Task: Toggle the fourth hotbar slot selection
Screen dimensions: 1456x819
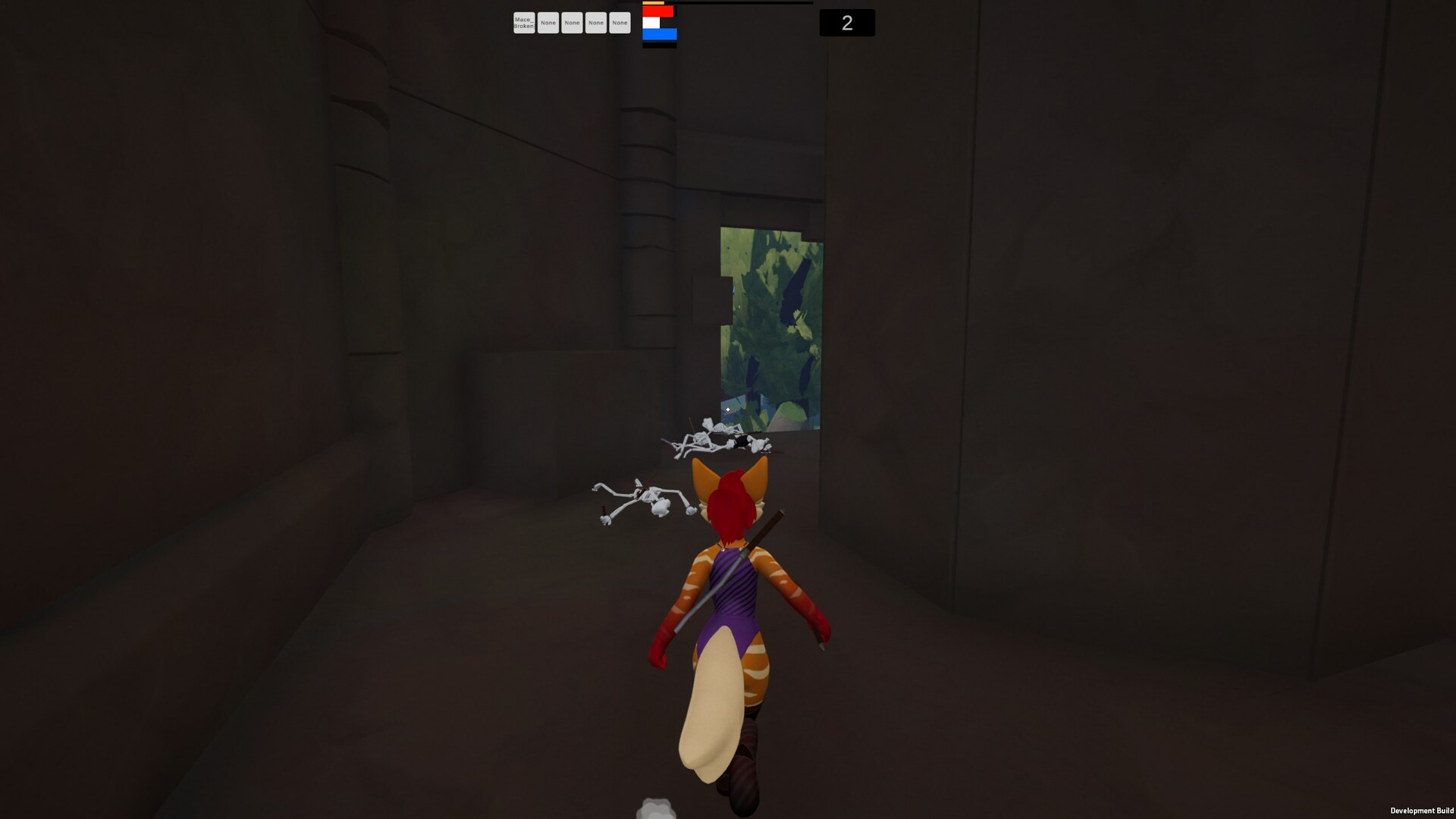Action: click(x=596, y=23)
